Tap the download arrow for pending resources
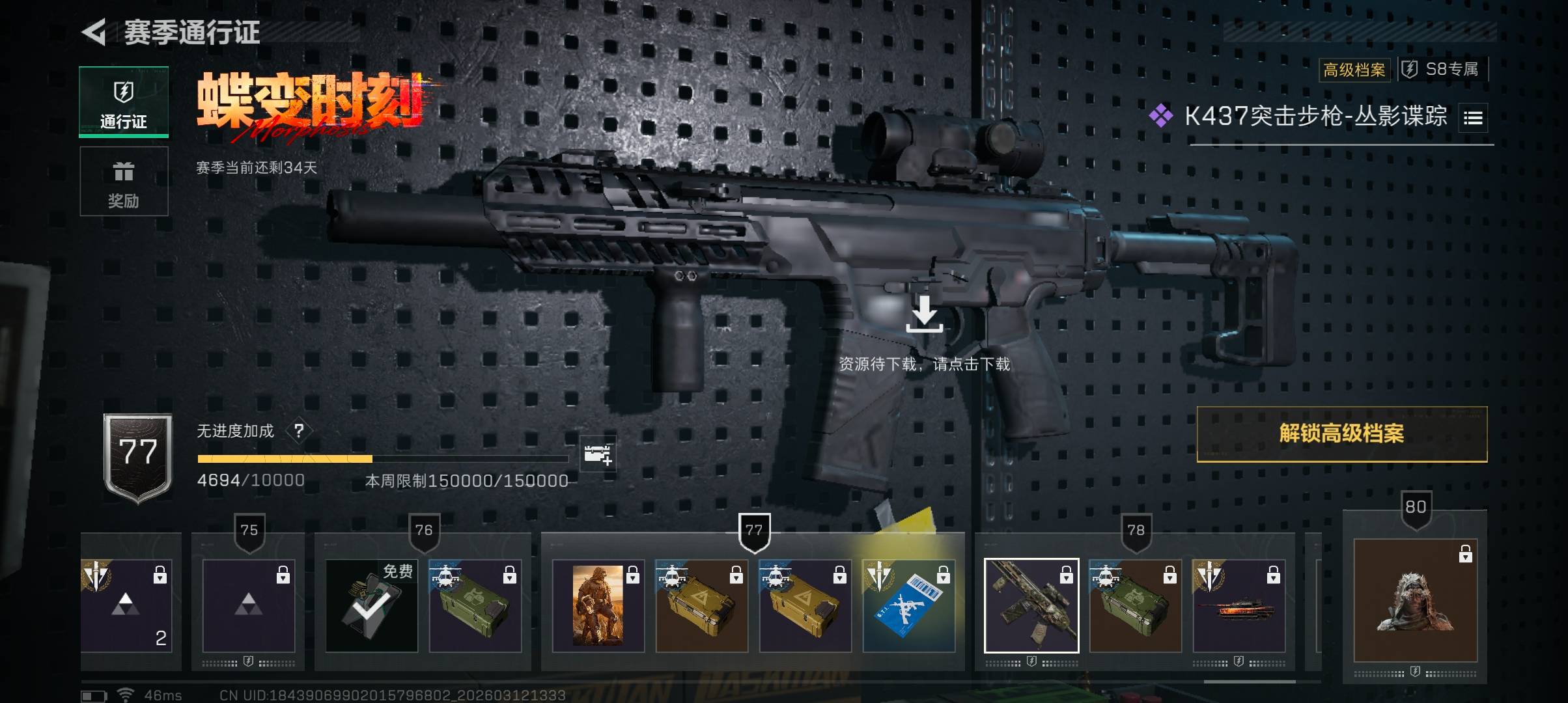 [924, 314]
